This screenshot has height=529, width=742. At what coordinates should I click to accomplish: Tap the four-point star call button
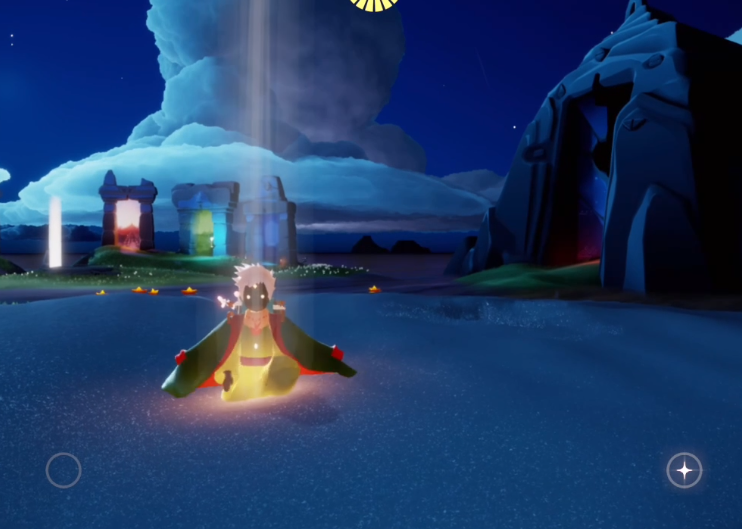[684, 470]
